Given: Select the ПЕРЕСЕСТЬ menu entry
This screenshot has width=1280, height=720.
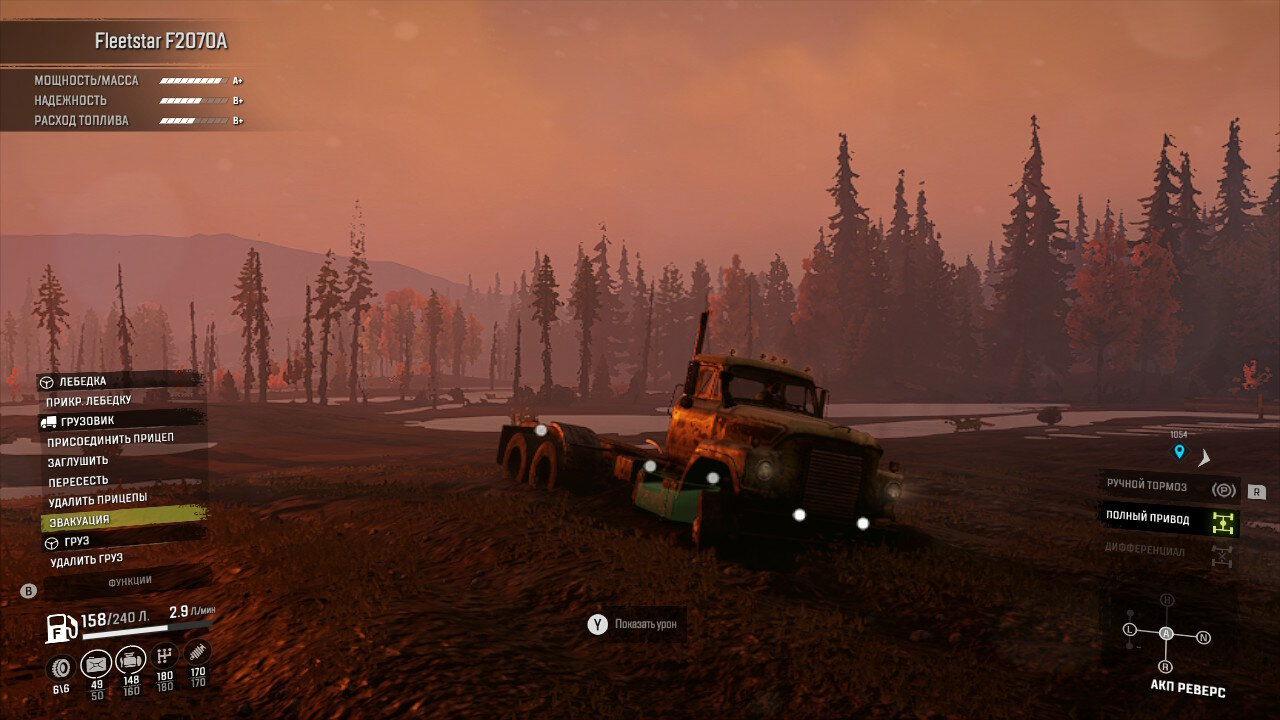Looking at the screenshot, I should coord(78,481).
